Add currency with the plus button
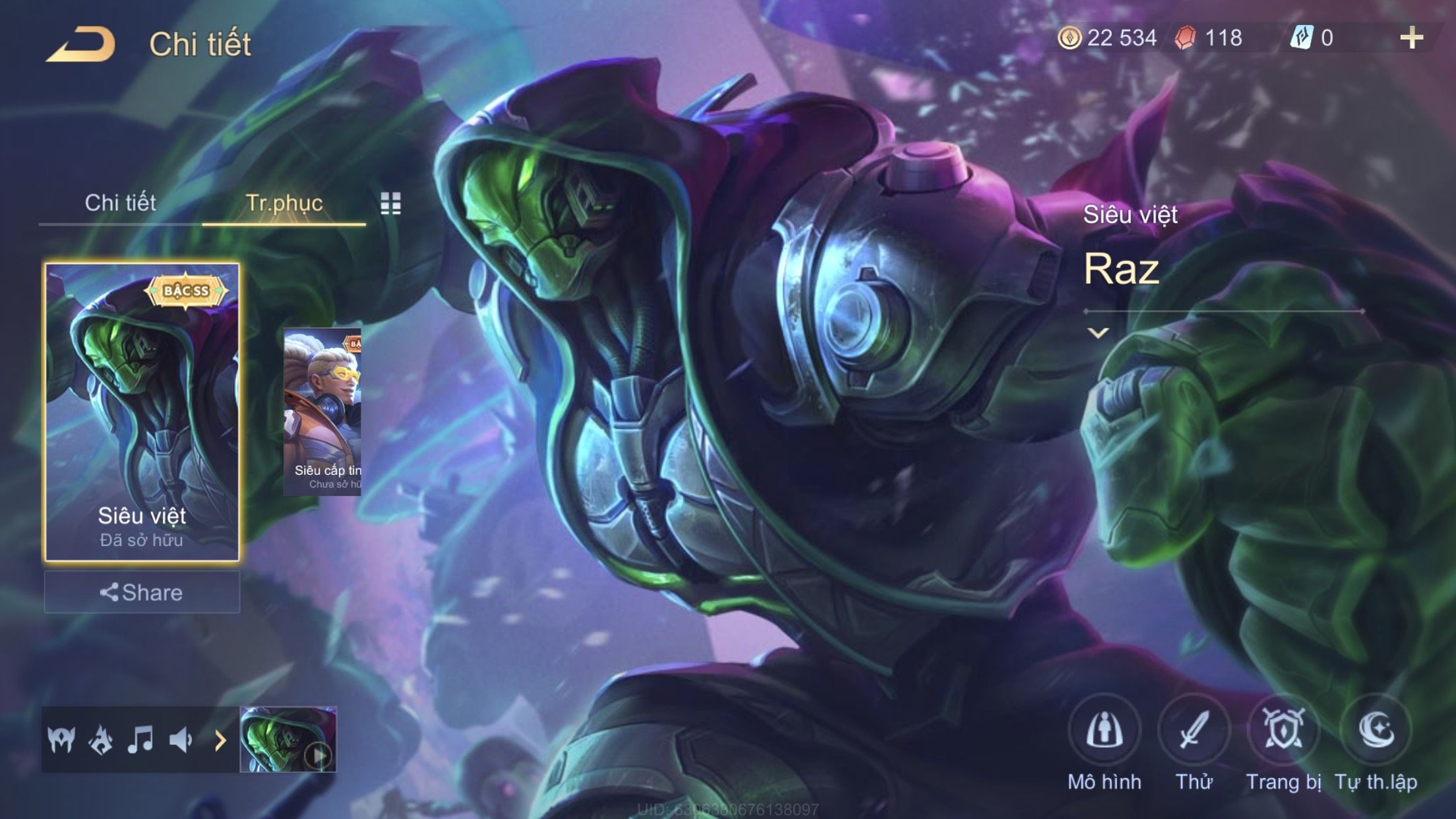 (x=1410, y=38)
